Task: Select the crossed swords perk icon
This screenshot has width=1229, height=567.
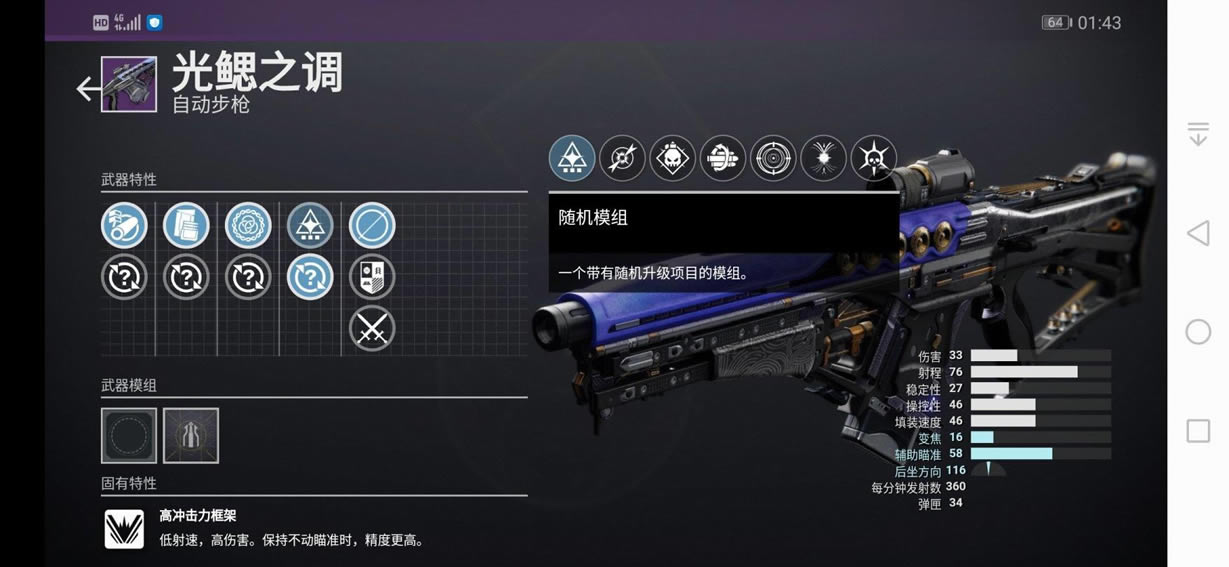Action: pos(372,328)
